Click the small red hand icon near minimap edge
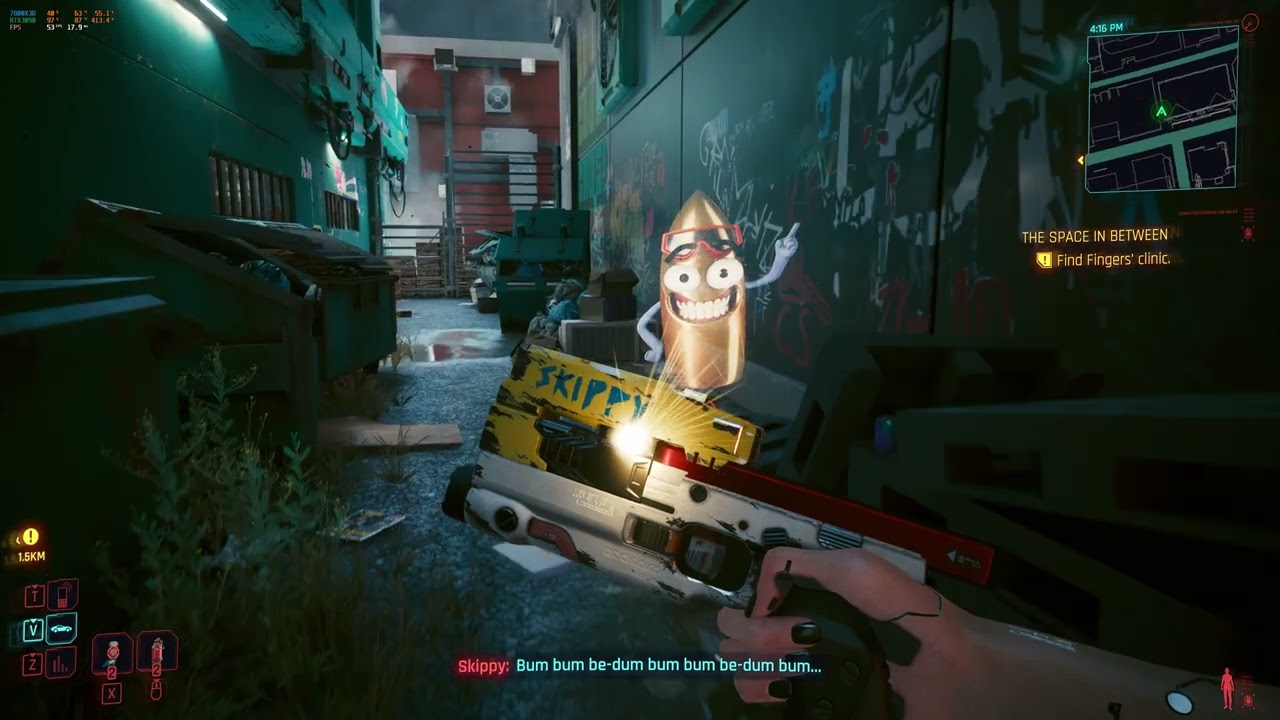 click(x=1247, y=232)
